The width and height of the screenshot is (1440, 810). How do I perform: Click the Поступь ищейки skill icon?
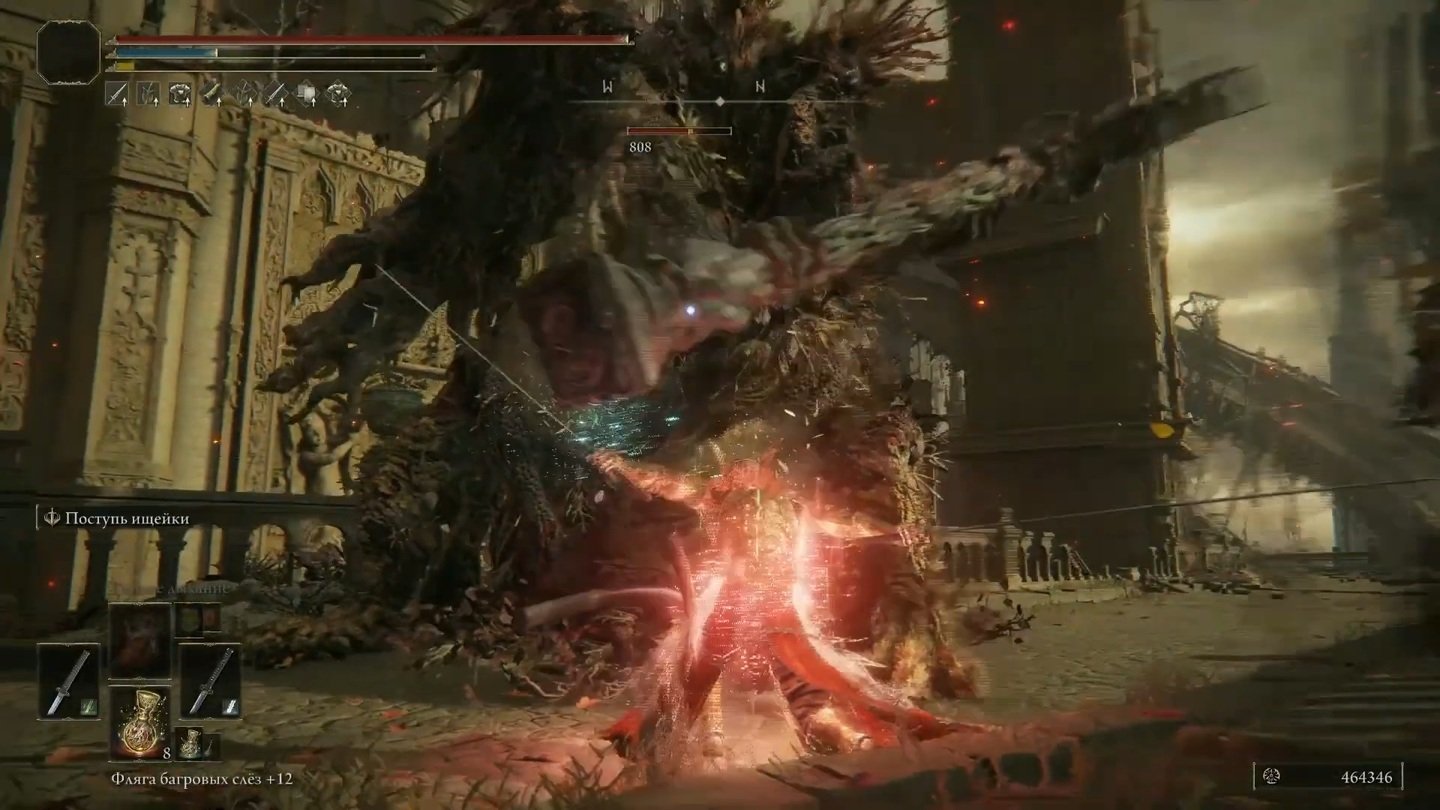click(52, 518)
